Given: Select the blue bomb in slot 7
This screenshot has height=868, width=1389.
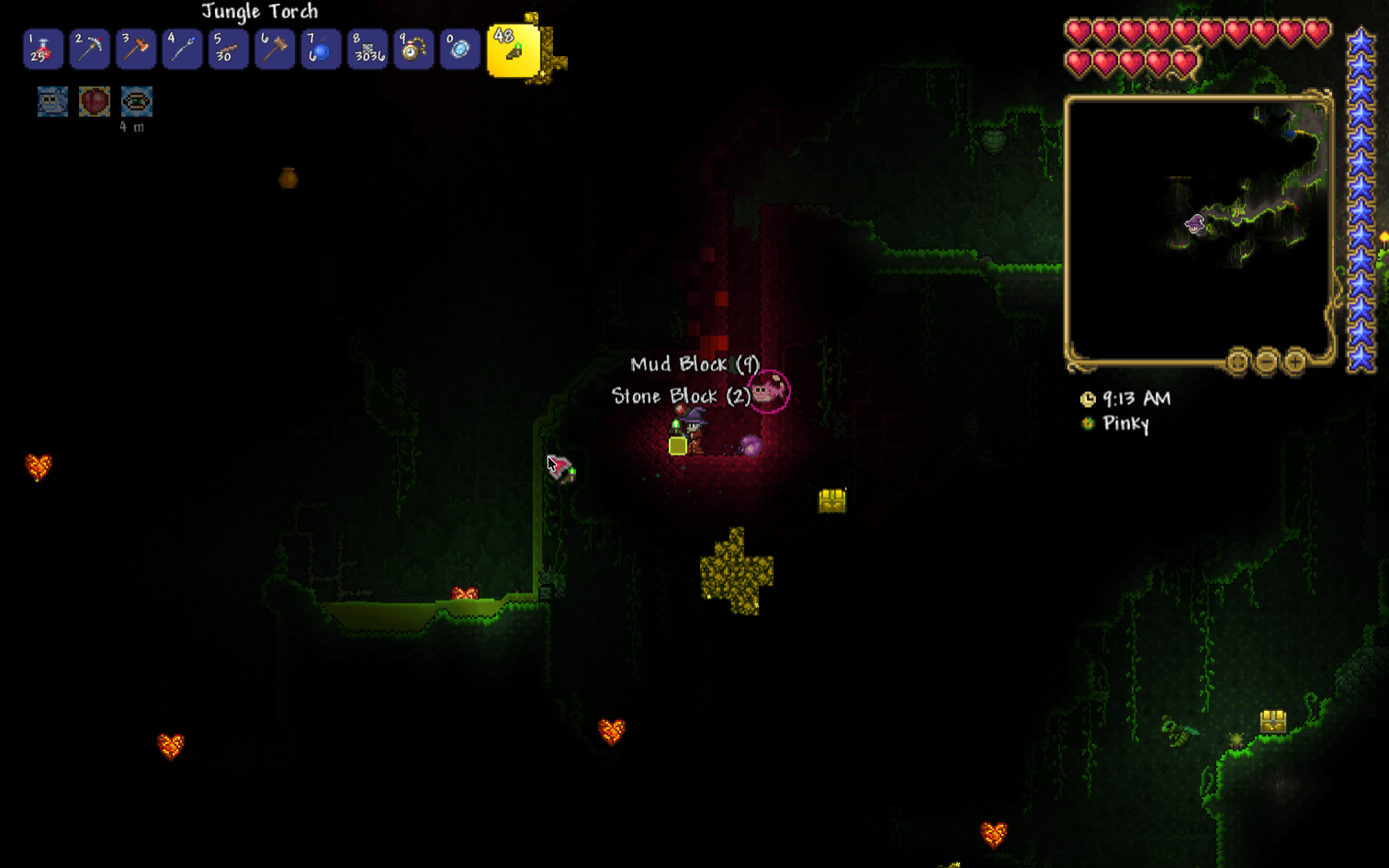Looking at the screenshot, I should [321, 50].
